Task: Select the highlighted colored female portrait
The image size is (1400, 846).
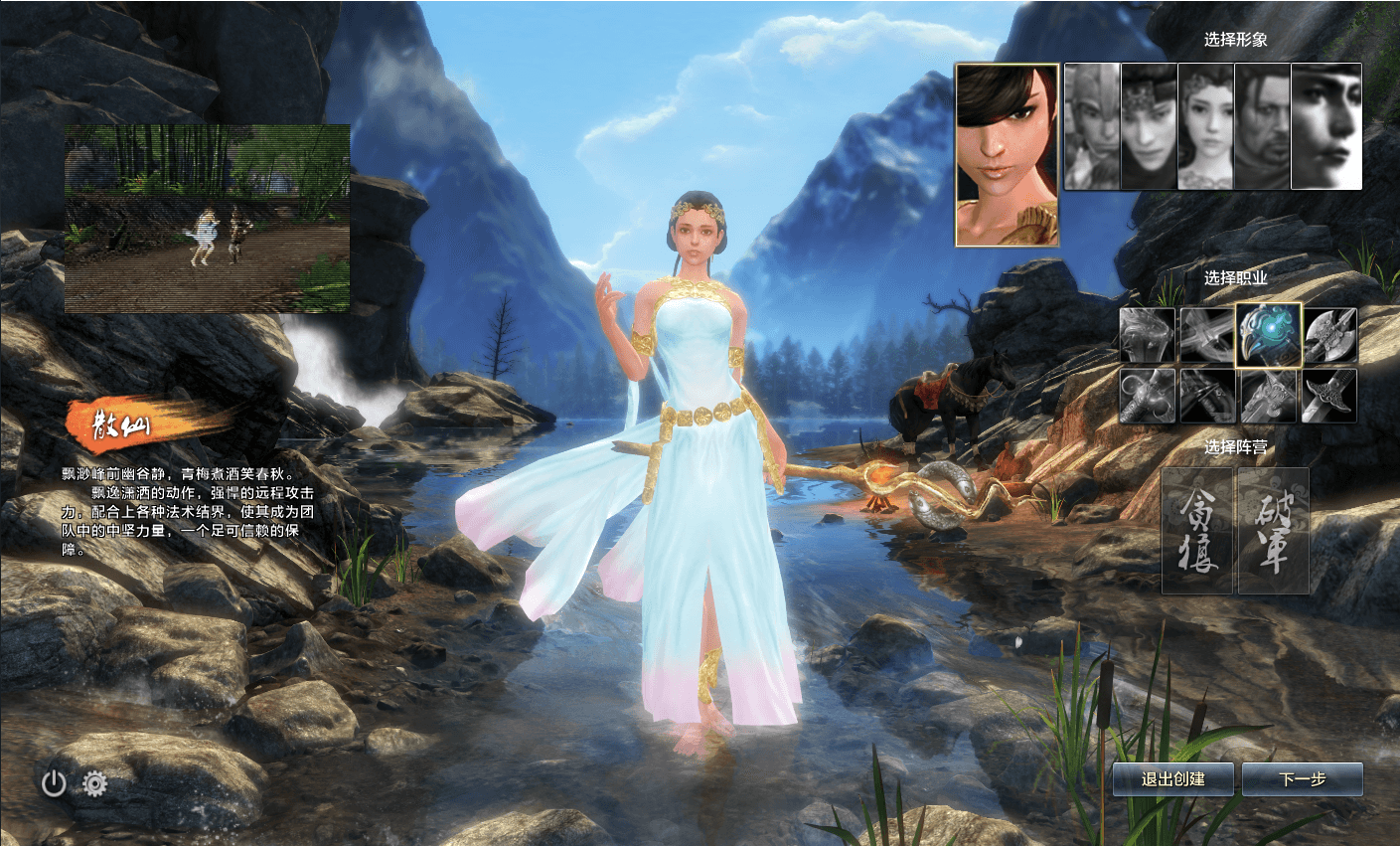Action: (x=1007, y=154)
